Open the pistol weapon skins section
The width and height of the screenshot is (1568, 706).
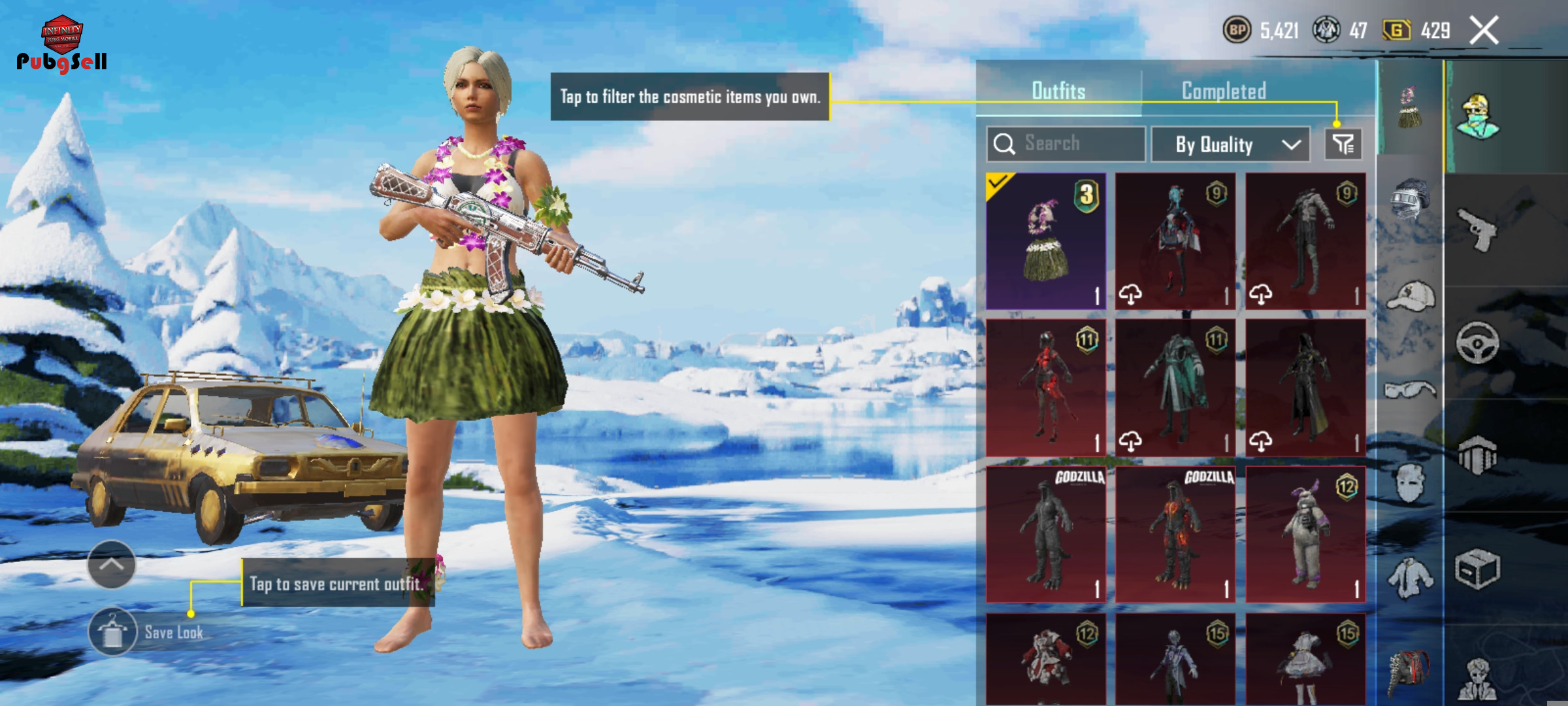tap(1478, 229)
